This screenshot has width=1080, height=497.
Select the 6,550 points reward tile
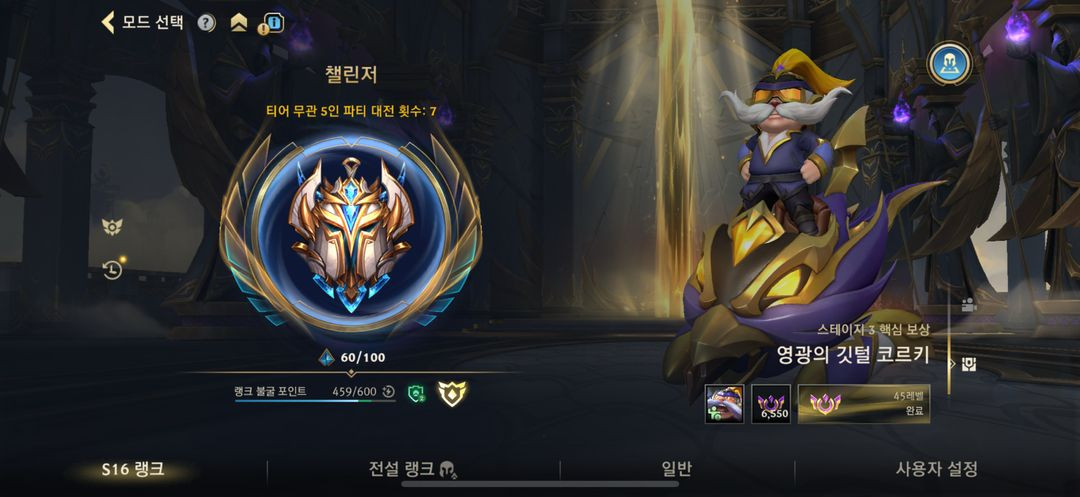(771, 403)
